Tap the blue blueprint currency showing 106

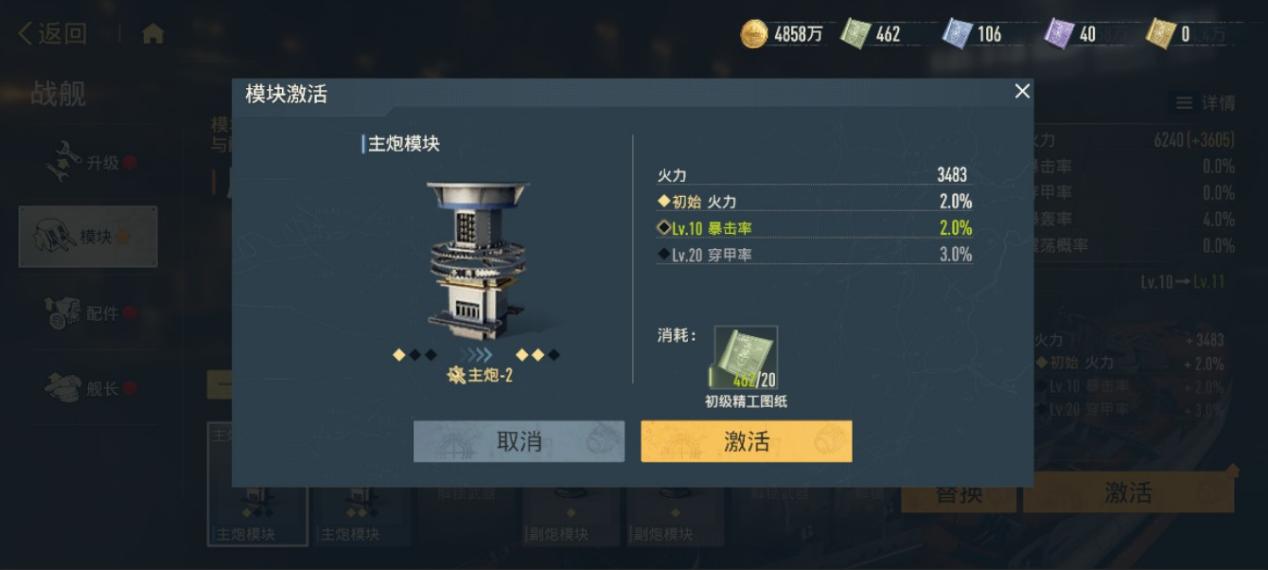click(x=972, y=34)
